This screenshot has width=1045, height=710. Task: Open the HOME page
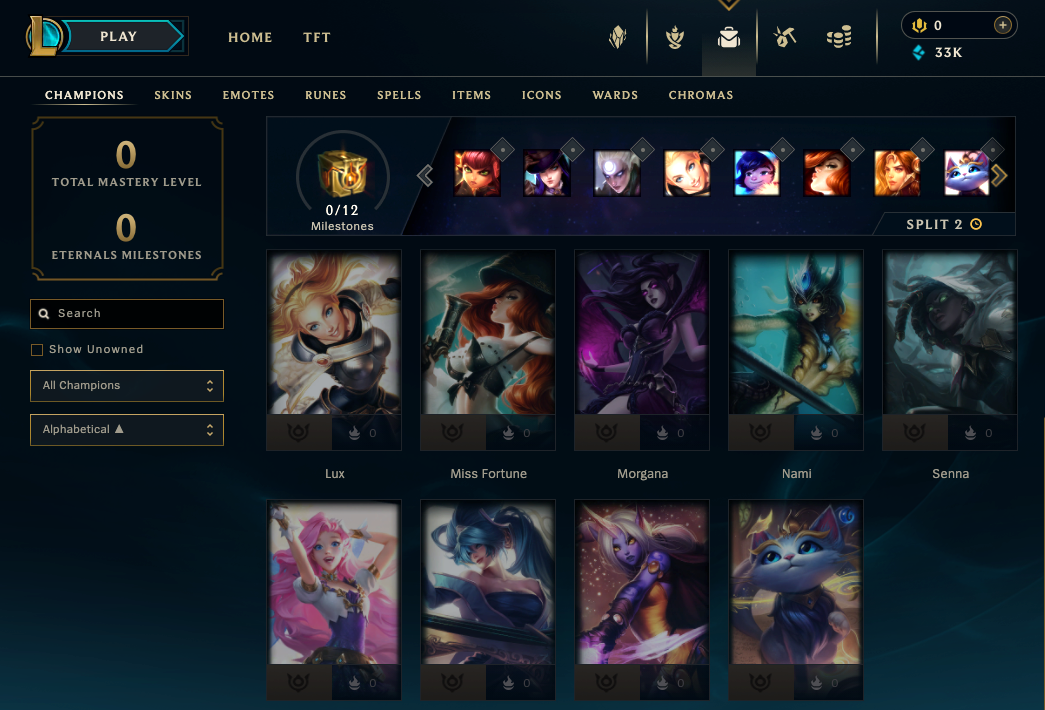click(250, 37)
